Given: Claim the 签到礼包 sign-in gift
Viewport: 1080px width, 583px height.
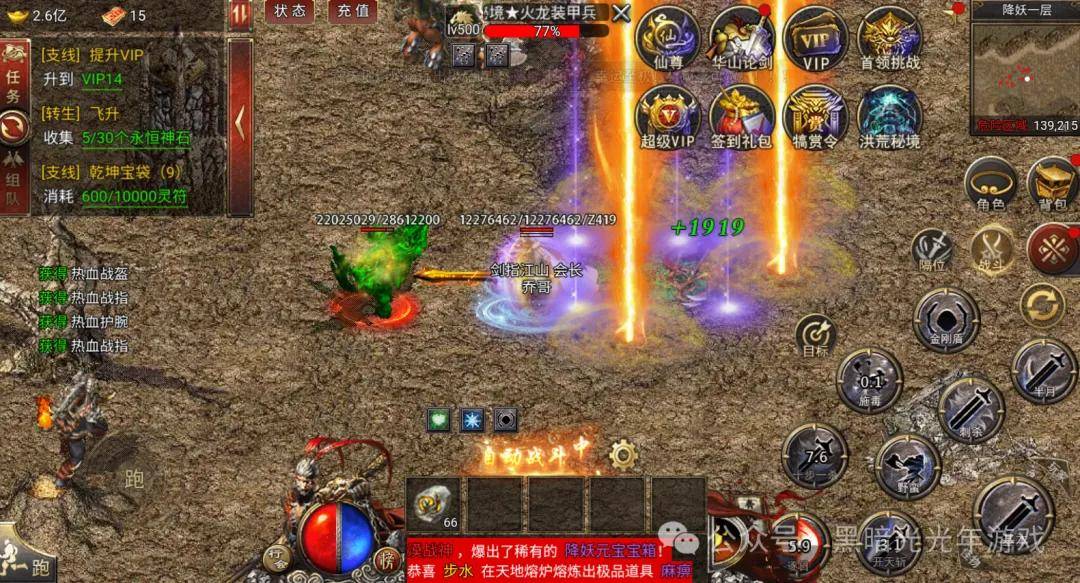Looking at the screenshot, I should 741,116.
